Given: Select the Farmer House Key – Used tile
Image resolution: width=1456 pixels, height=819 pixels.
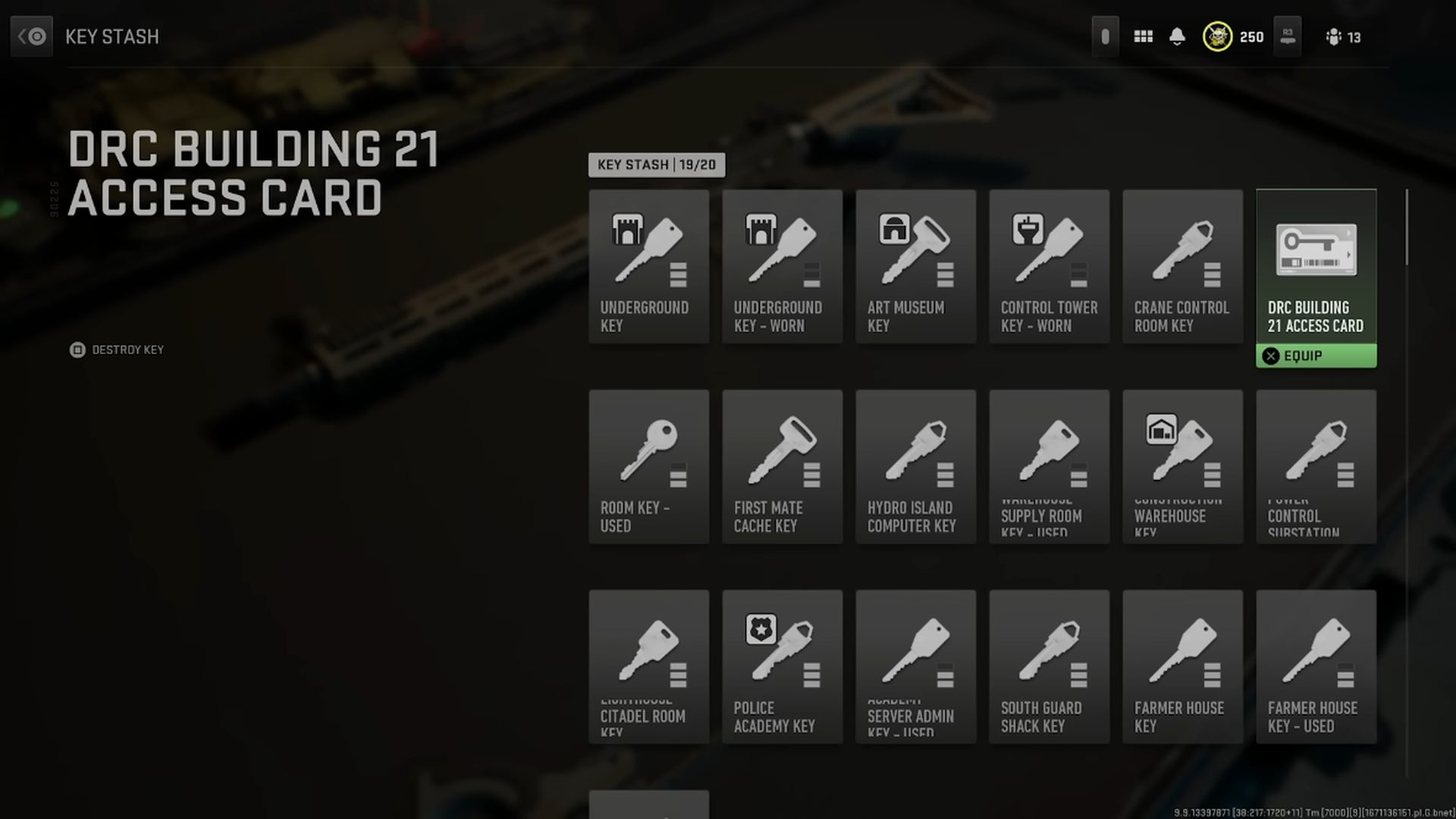Looking at the screenshot, I should pyautogui.click(x=1316, y=666).
